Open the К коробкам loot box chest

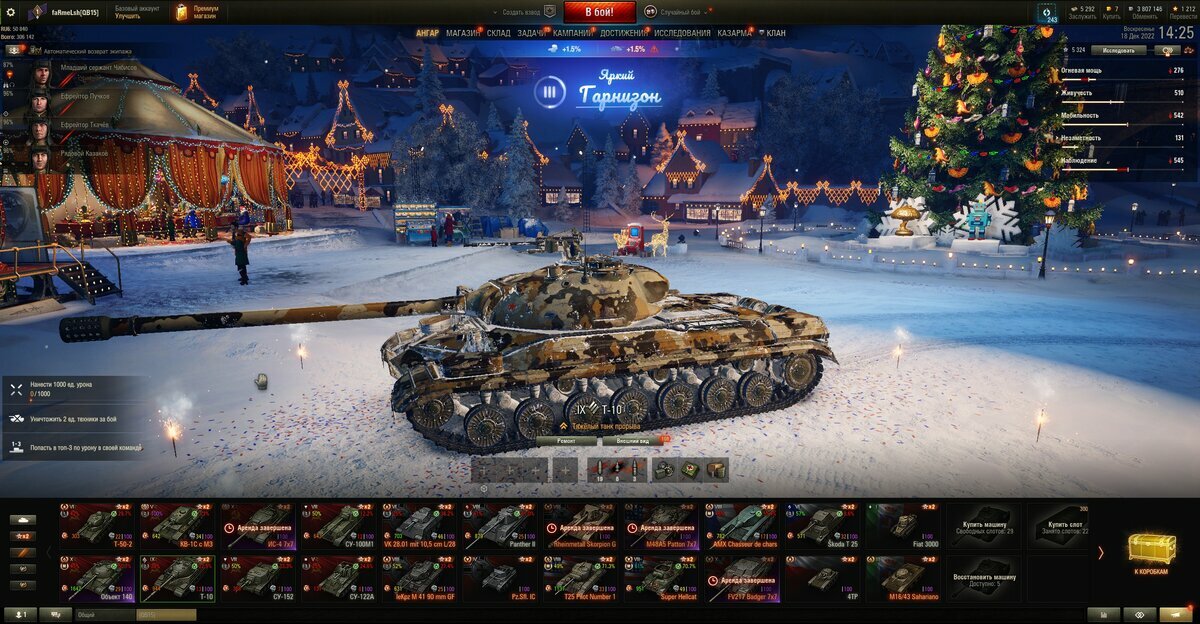tap(1151, 552)
